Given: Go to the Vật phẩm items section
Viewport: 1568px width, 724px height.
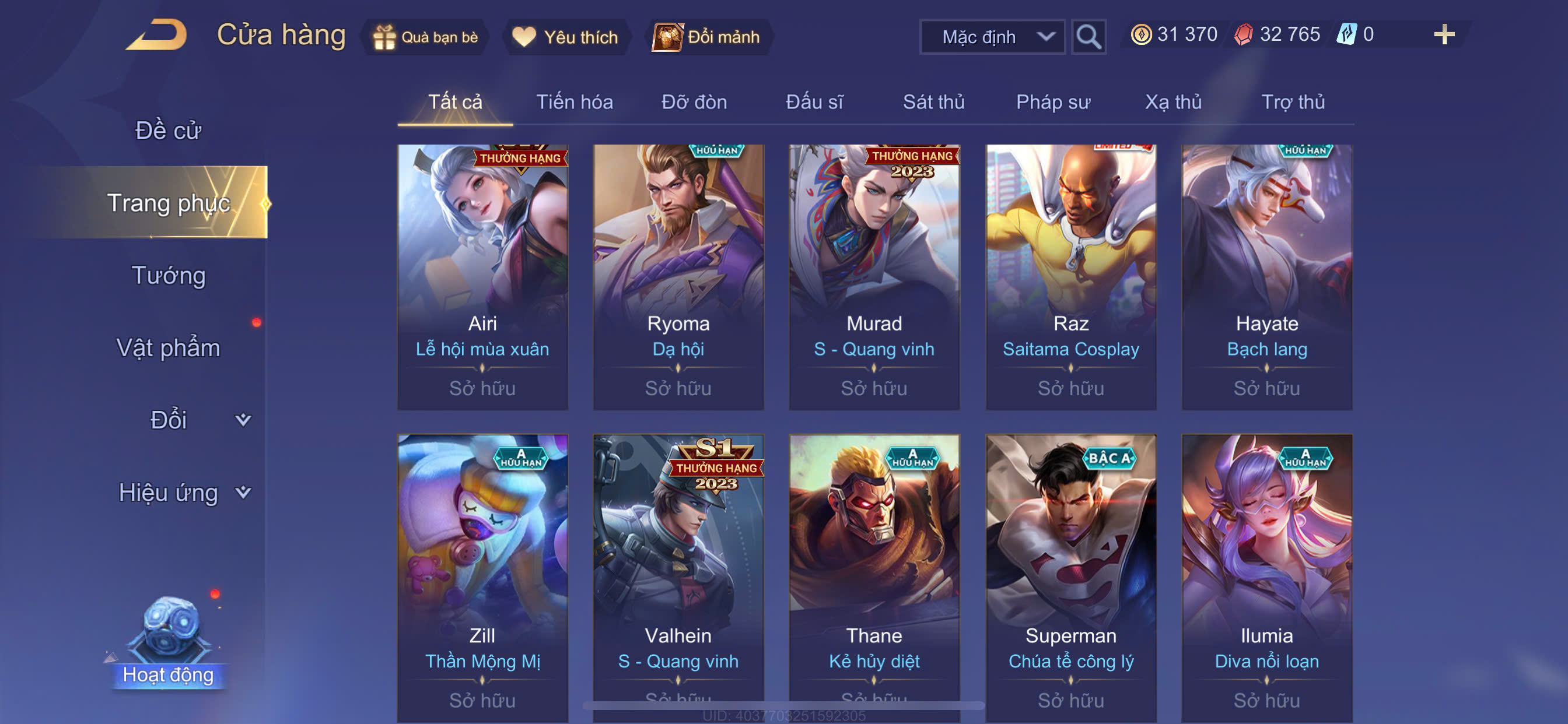Looking at the screenshot, I should pyautogui.click(x=168, y=348).
